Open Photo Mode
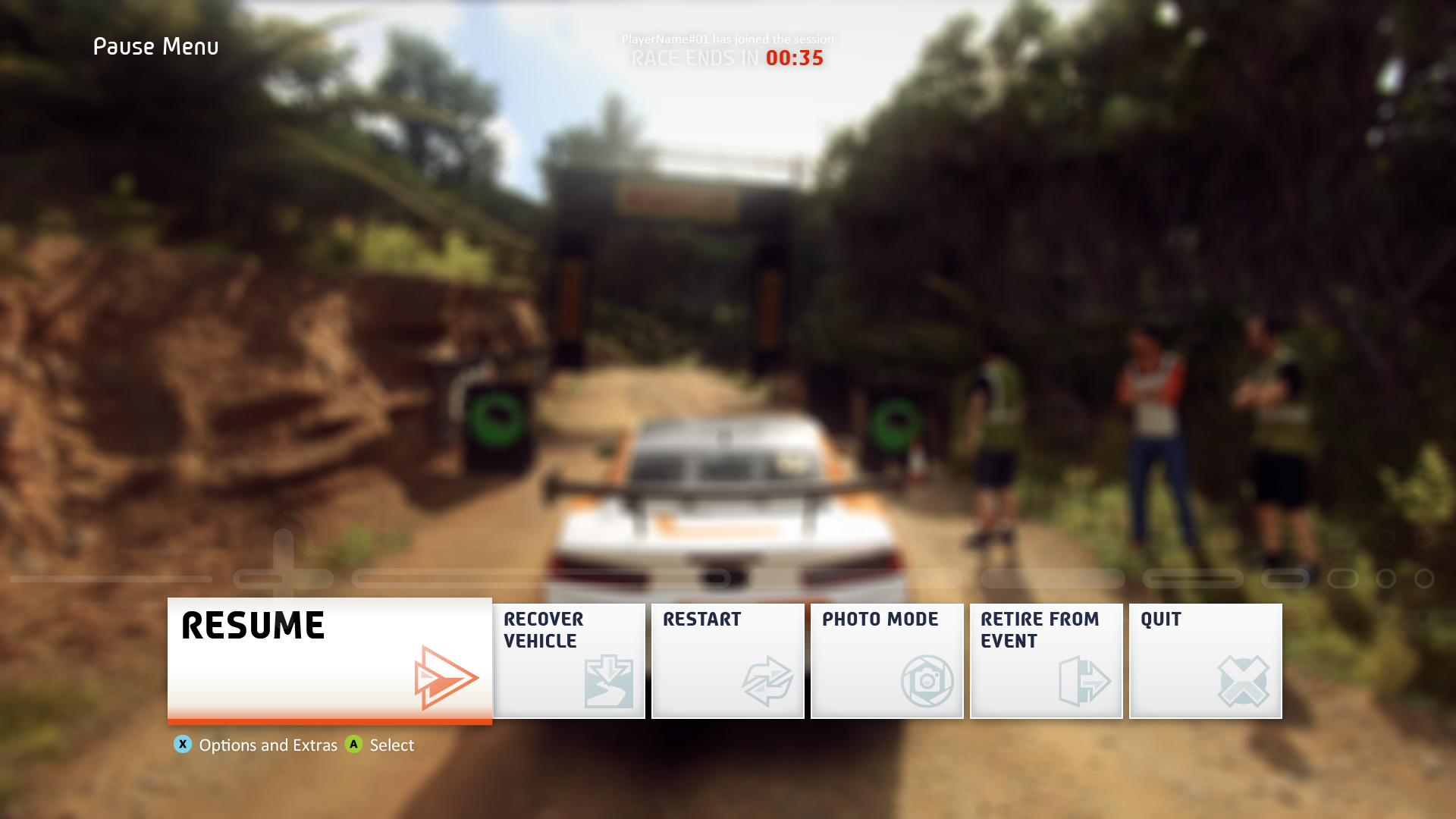 pos(887,661)
